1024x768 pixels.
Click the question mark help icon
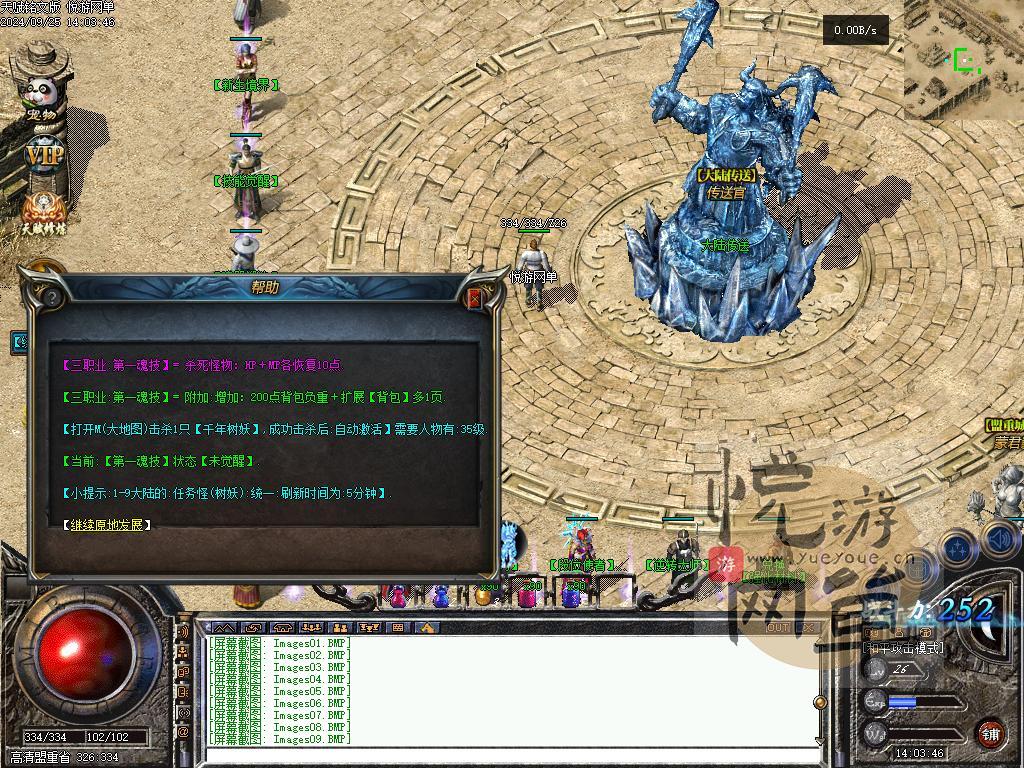pos(50,296)
